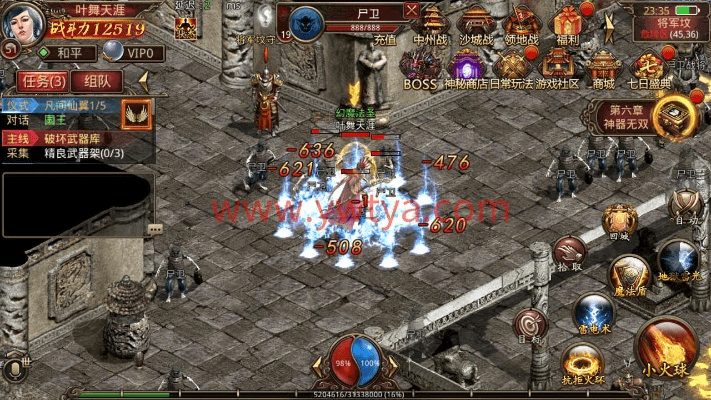Open the 第六章 神器无双 chapter chest
Screen dimensions: 711x400
coord(672,118)
